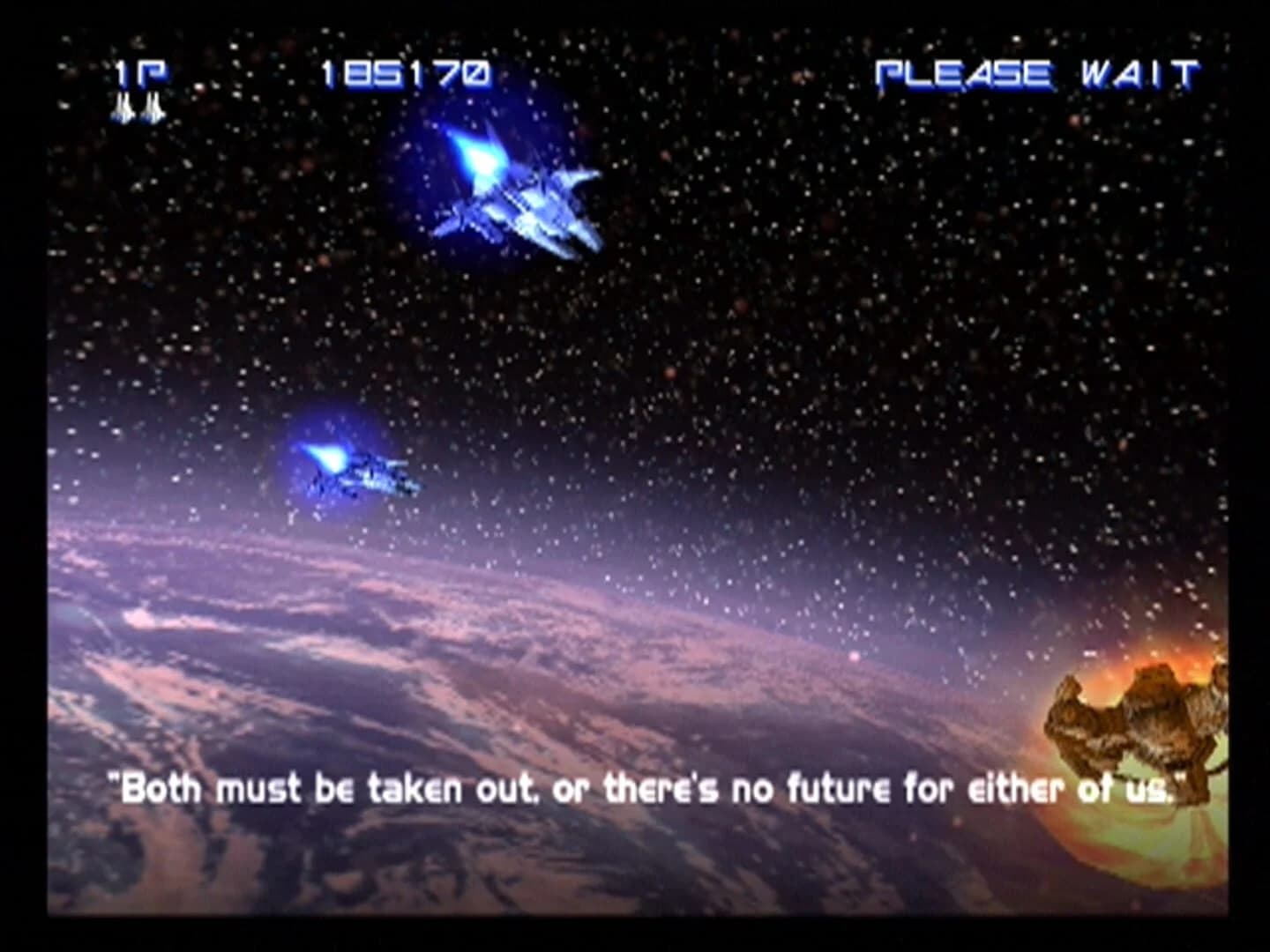Expand the score counter showing 185170
Image resolution: width=1270 pixels, height=952 pixels.
point(406,75)
